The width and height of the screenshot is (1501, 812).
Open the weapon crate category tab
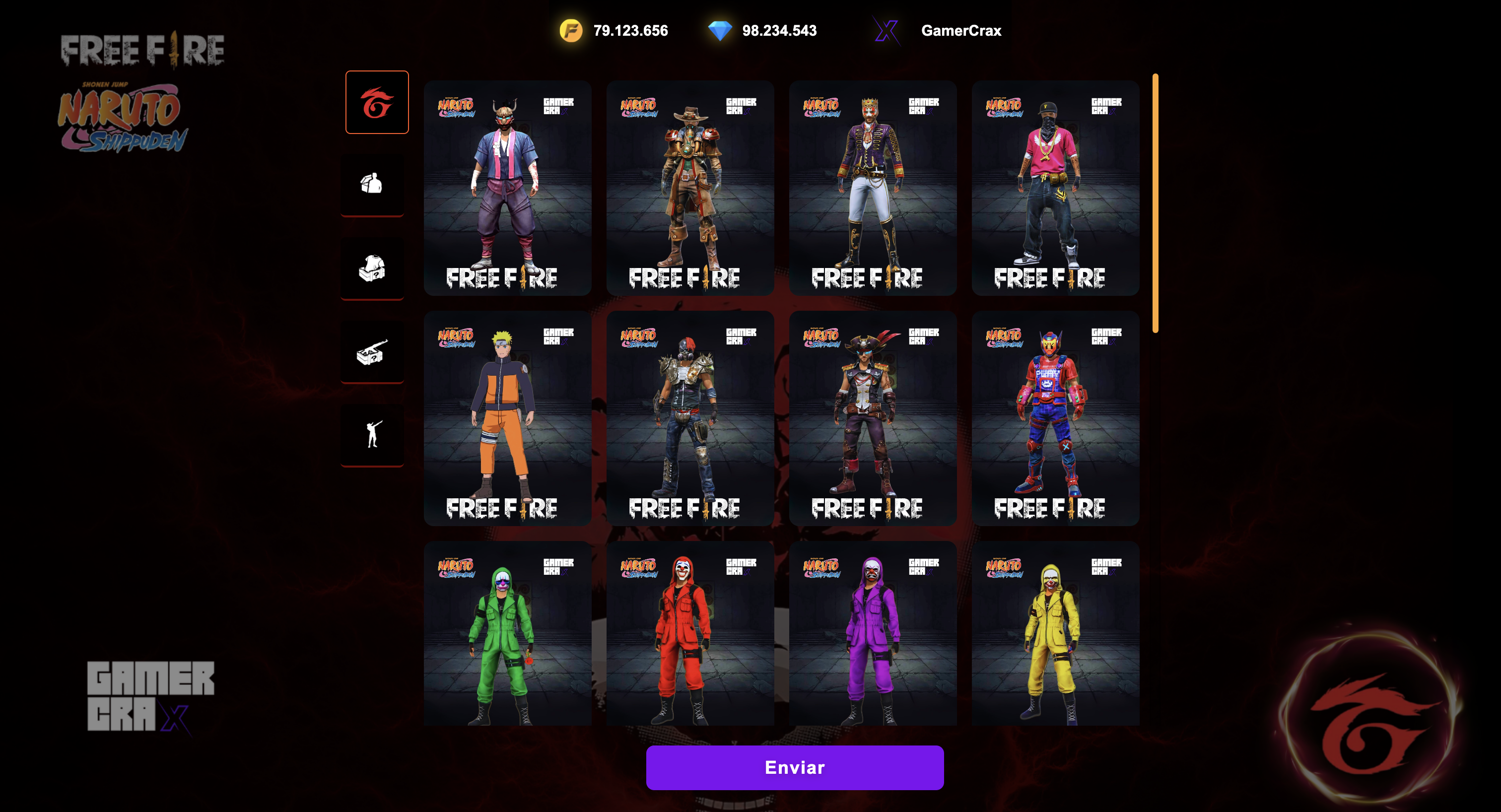pos(372,351)
